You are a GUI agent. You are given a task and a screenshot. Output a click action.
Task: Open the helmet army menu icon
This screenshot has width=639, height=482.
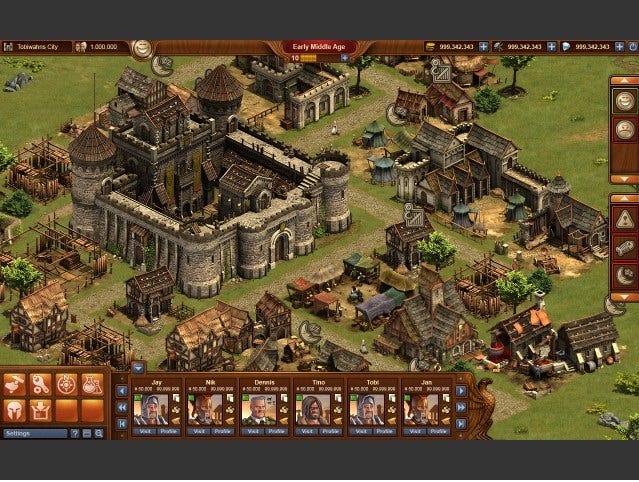coord(15,409)
